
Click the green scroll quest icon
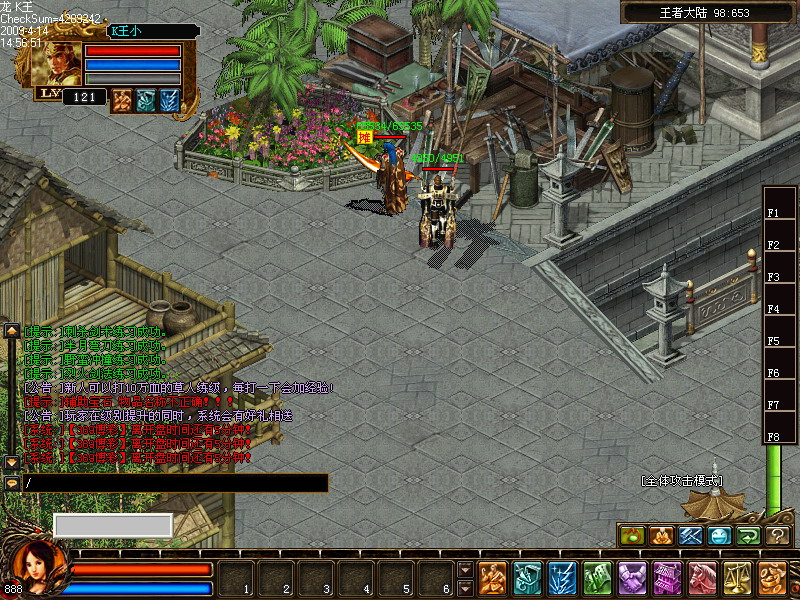point(597,577)
